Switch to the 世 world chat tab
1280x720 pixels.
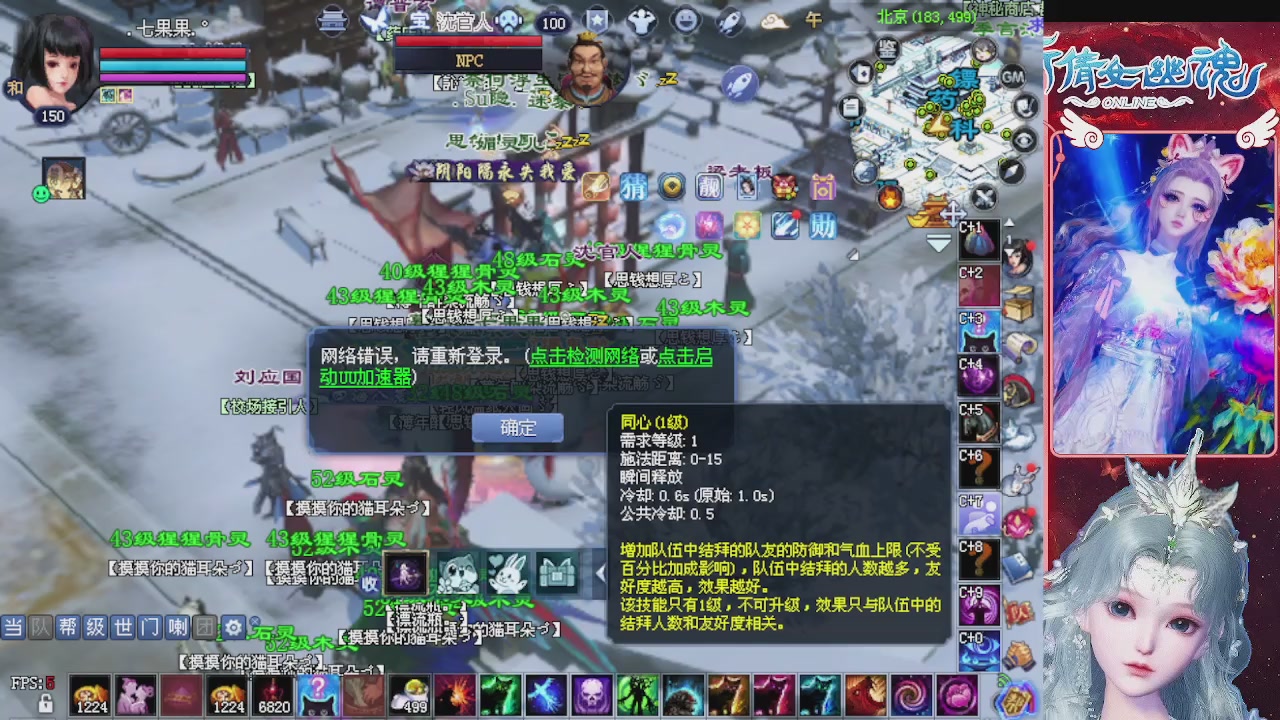coord(123,627)
